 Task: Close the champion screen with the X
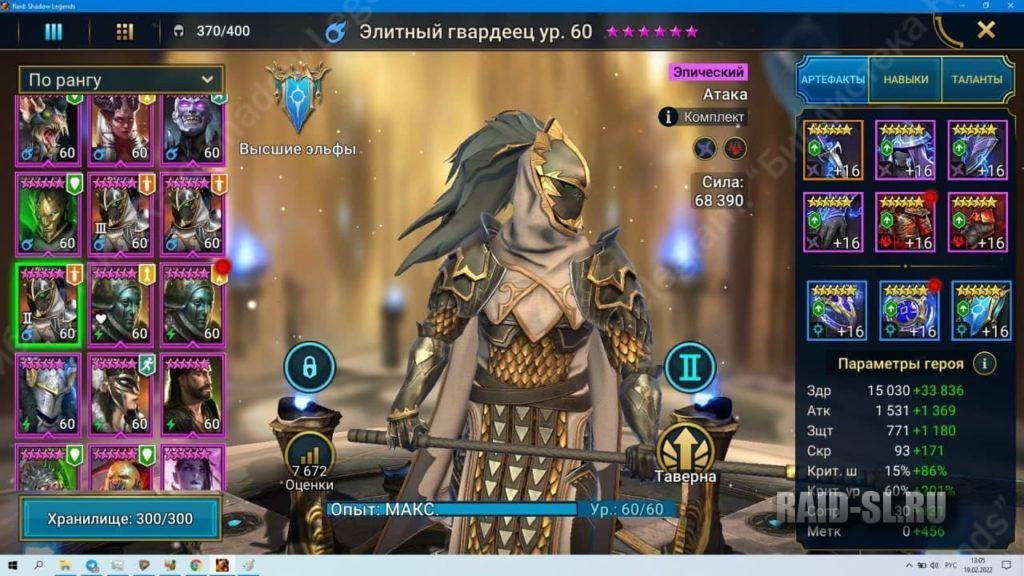986,30
